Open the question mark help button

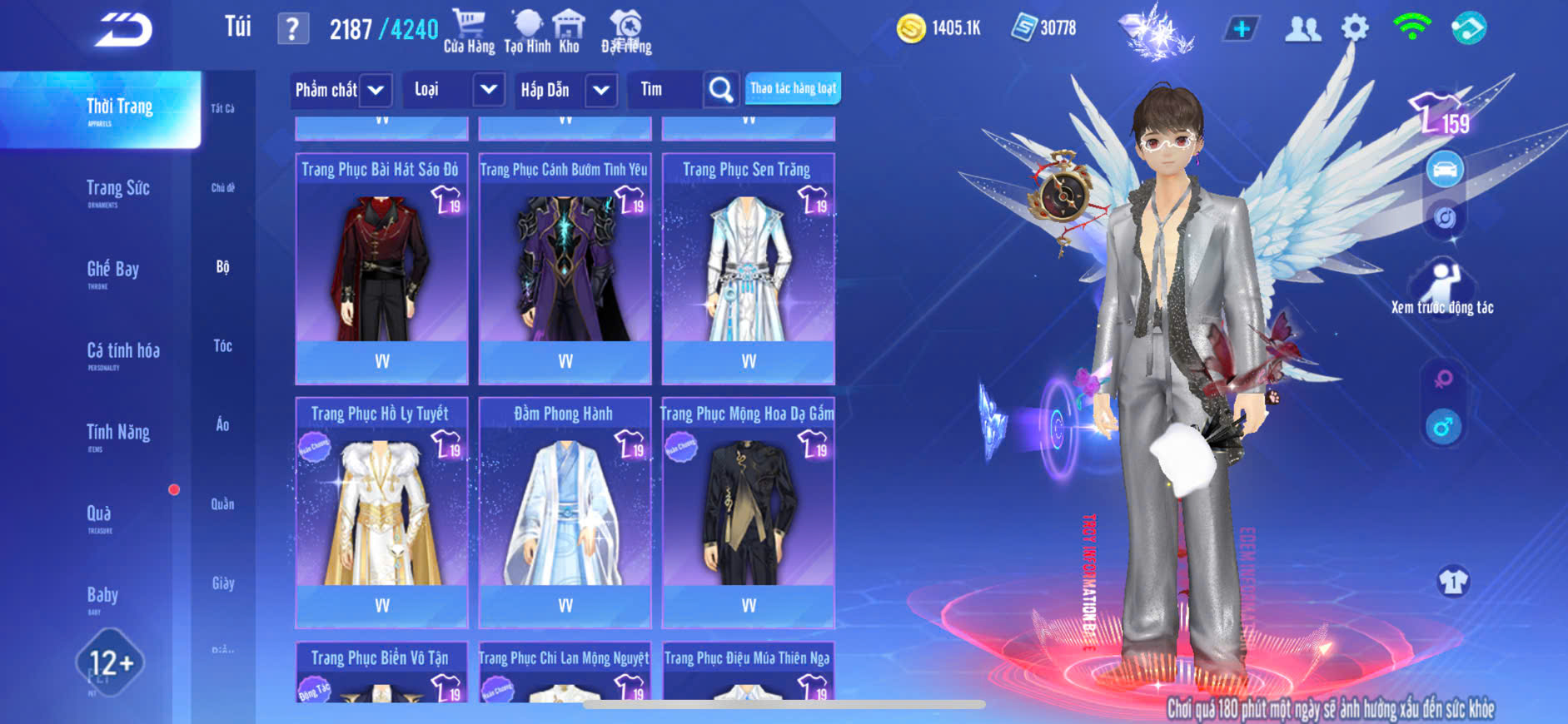pyautogui.click(x=292, y=29)
